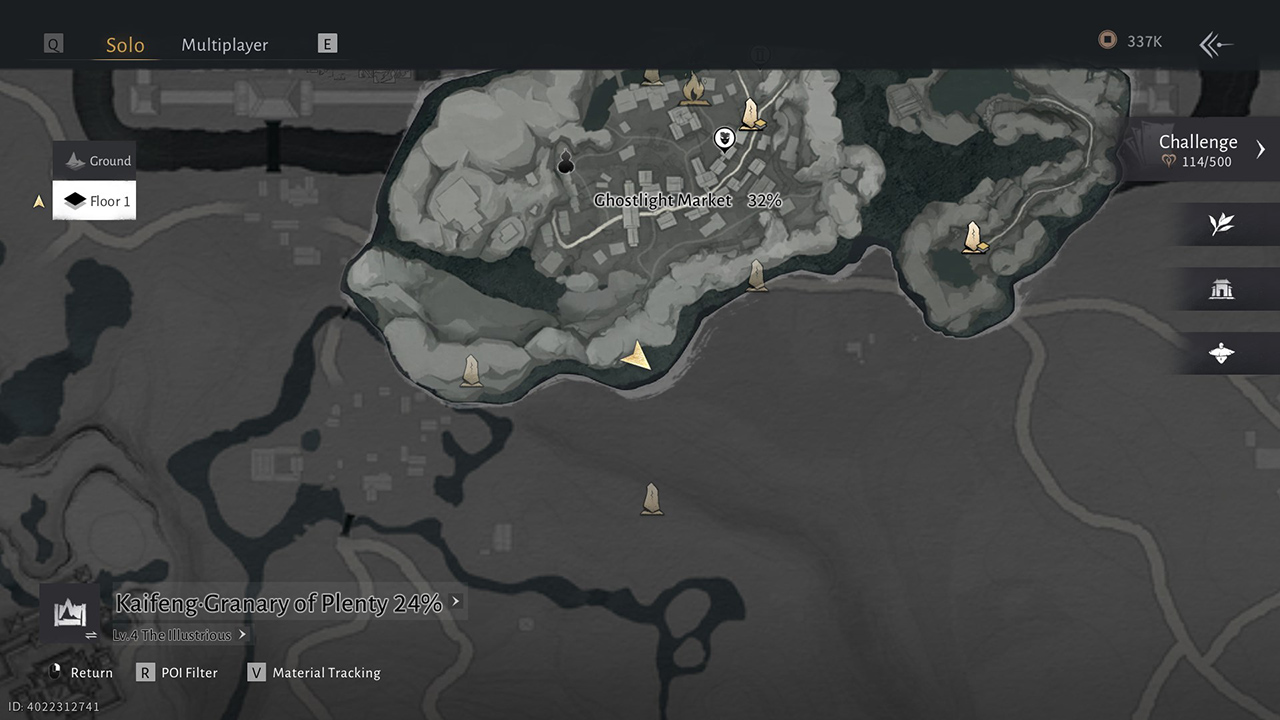Select the stone marker on the eastern island

(x=972, y=238)
